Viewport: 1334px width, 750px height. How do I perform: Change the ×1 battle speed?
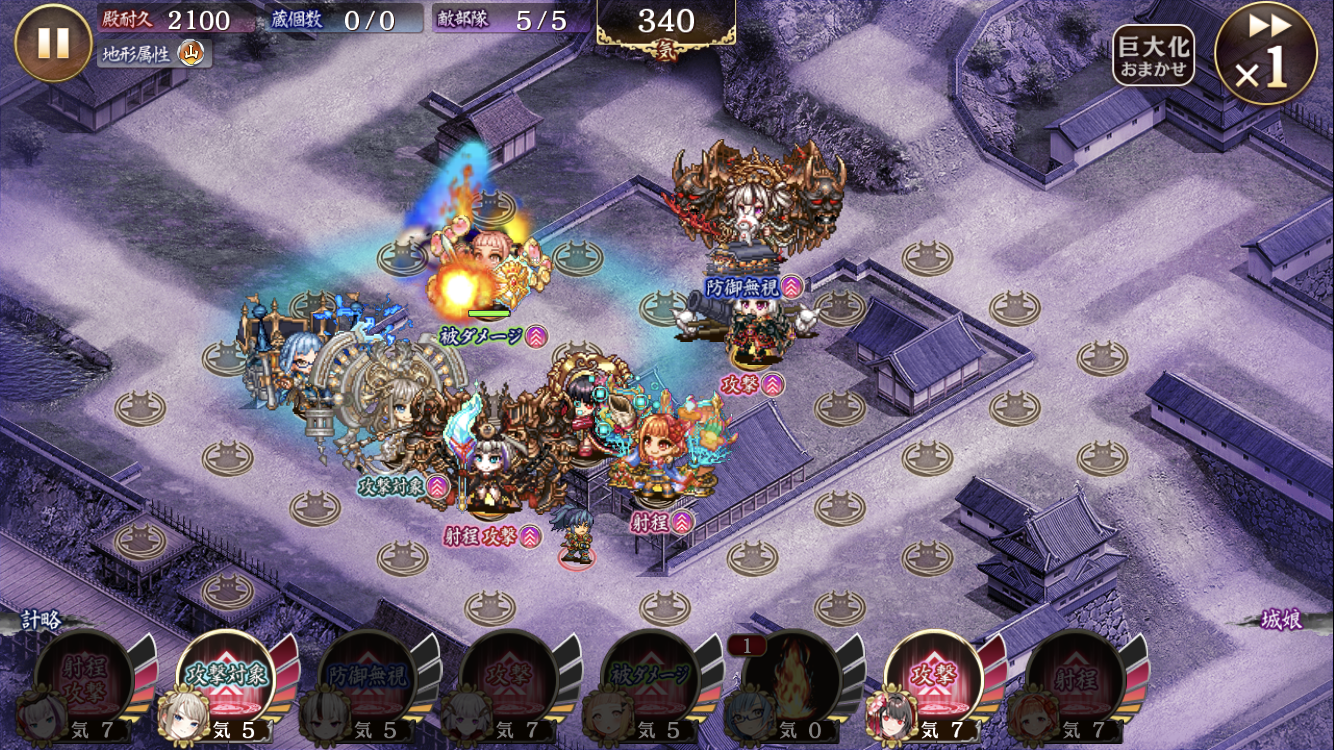1265,54
